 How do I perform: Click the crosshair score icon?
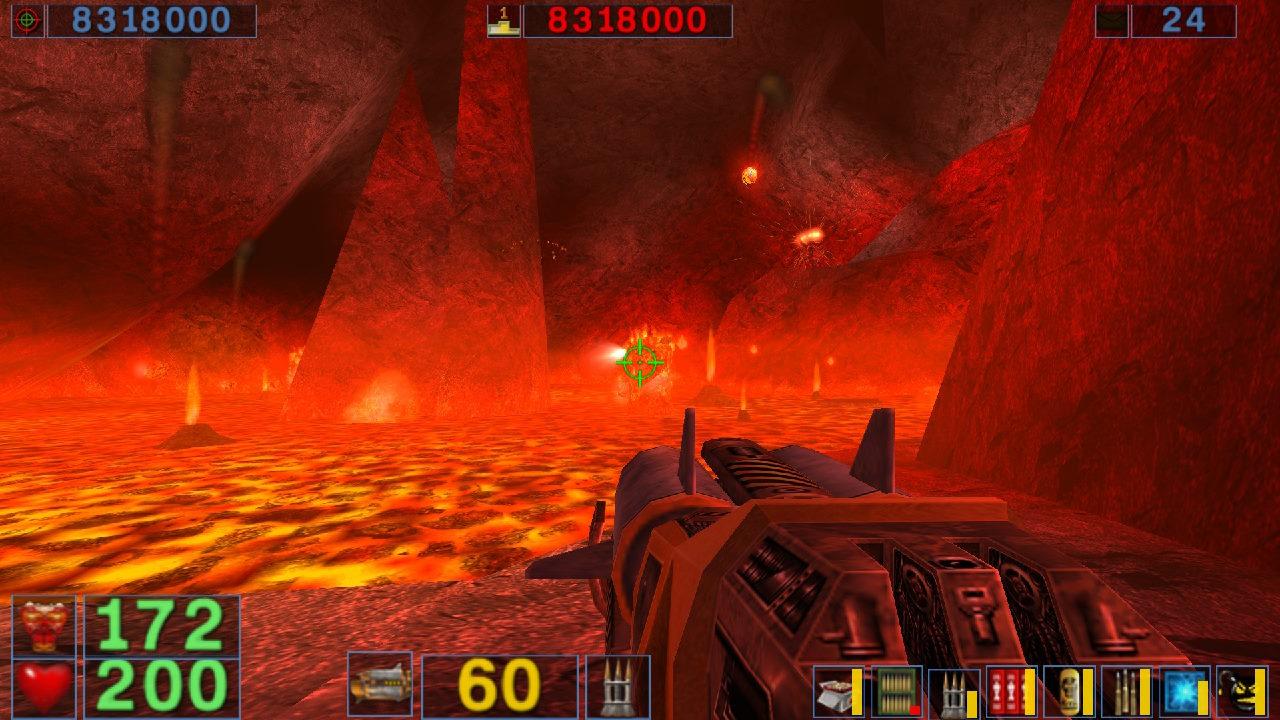pos(28,21)
